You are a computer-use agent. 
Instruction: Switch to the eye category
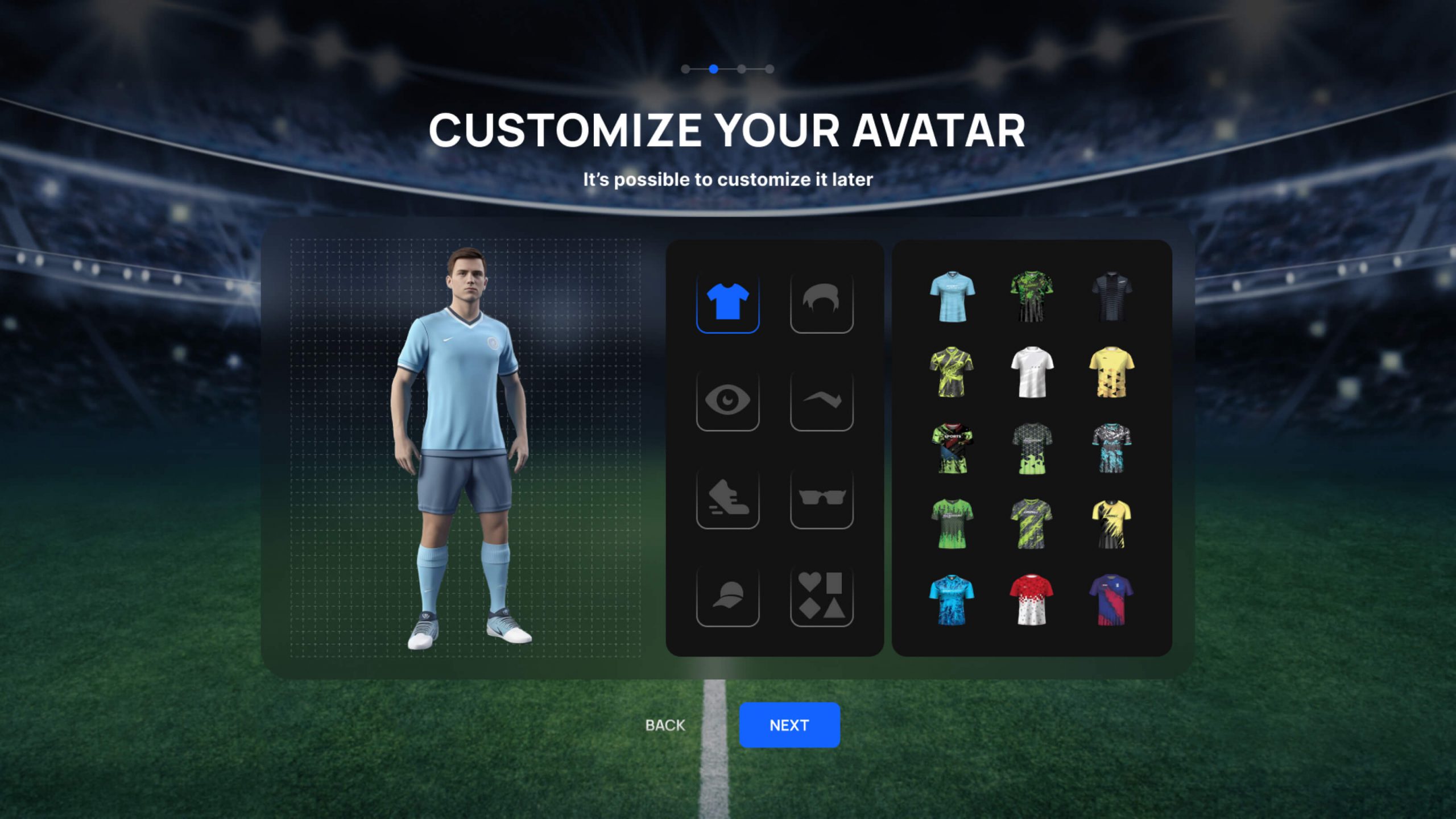tap(727, 400)
